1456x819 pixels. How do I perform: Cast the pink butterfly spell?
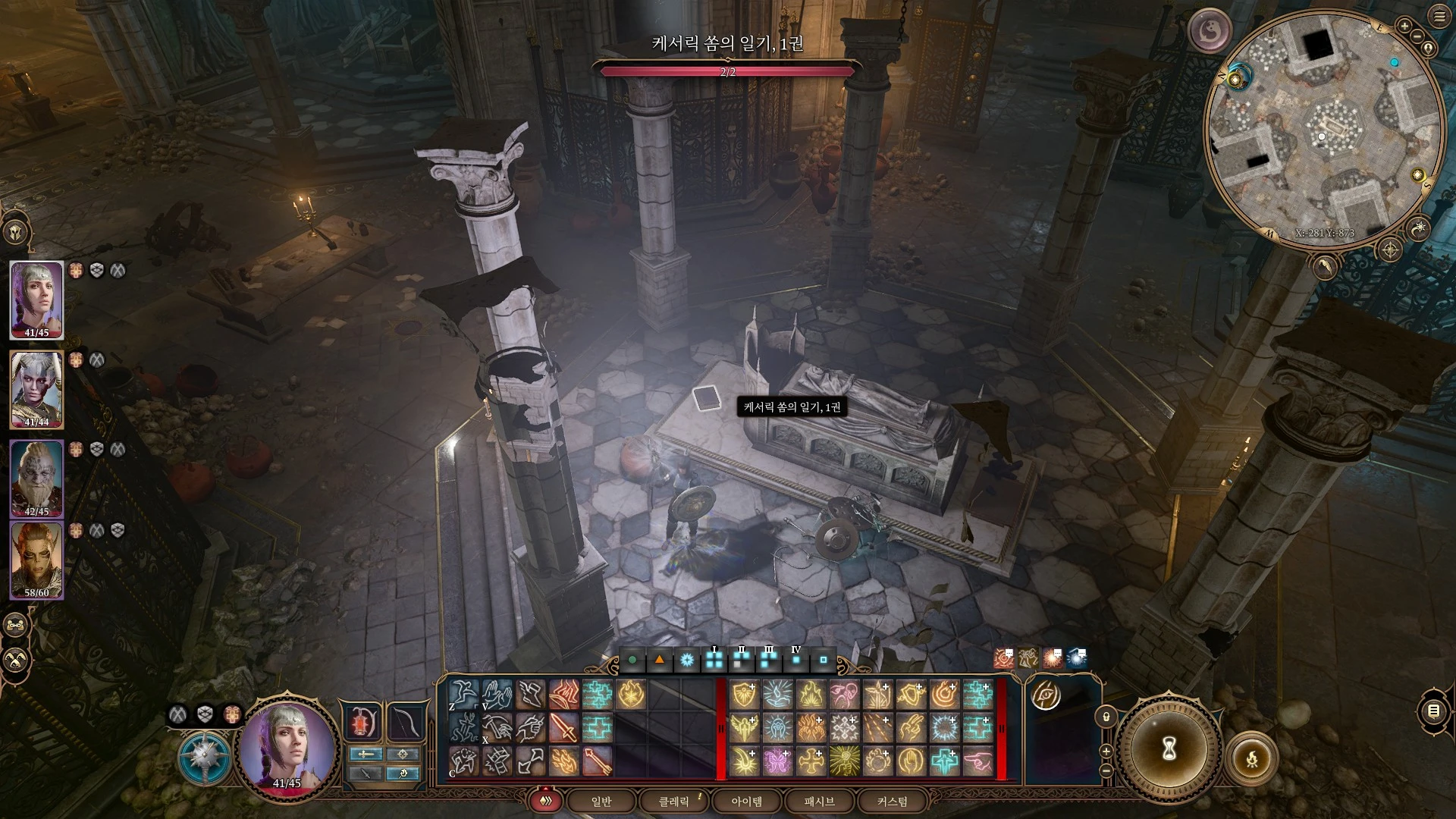(x=777, y=761)
